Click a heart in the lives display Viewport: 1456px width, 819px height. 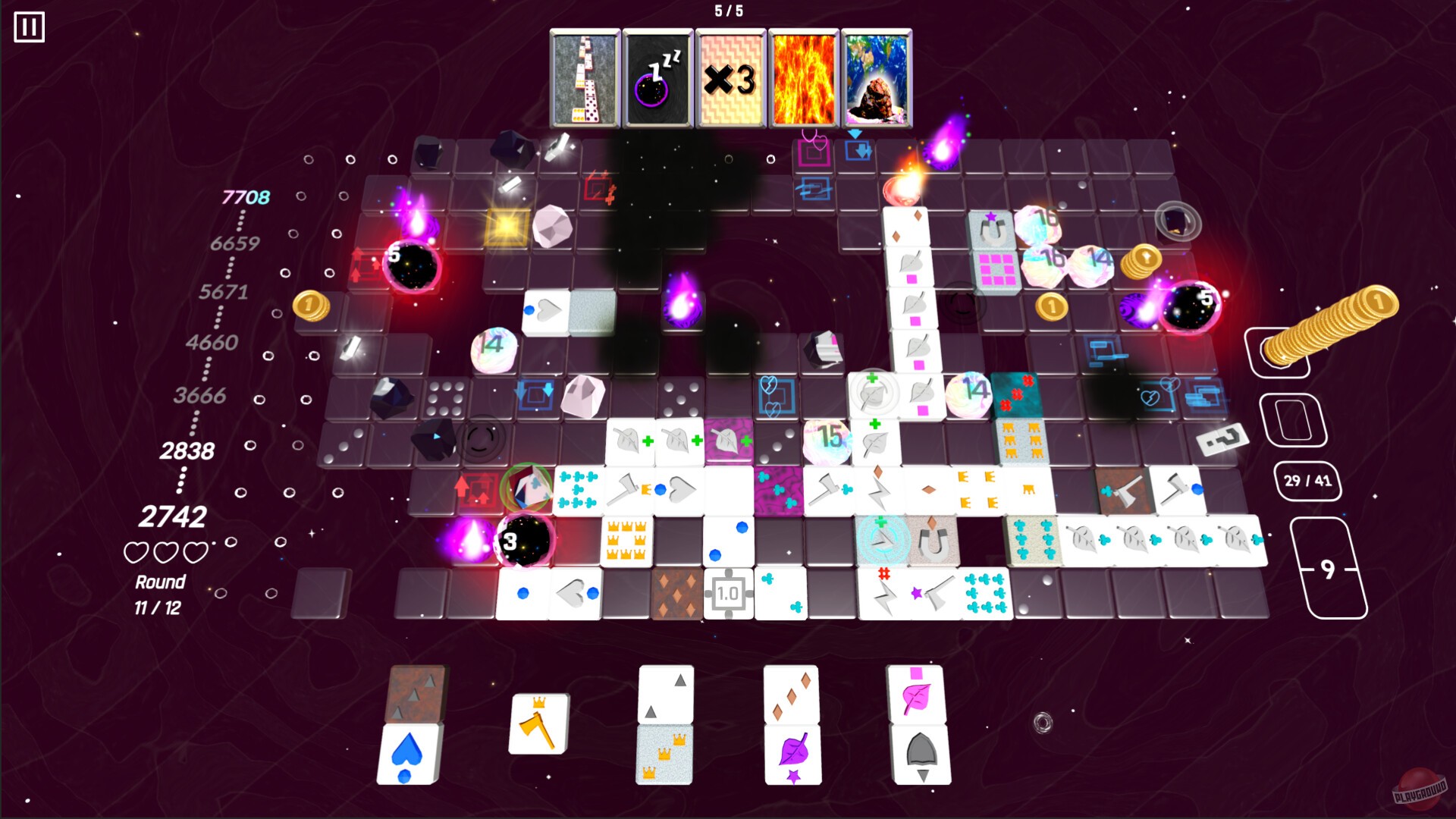[138, 553]
